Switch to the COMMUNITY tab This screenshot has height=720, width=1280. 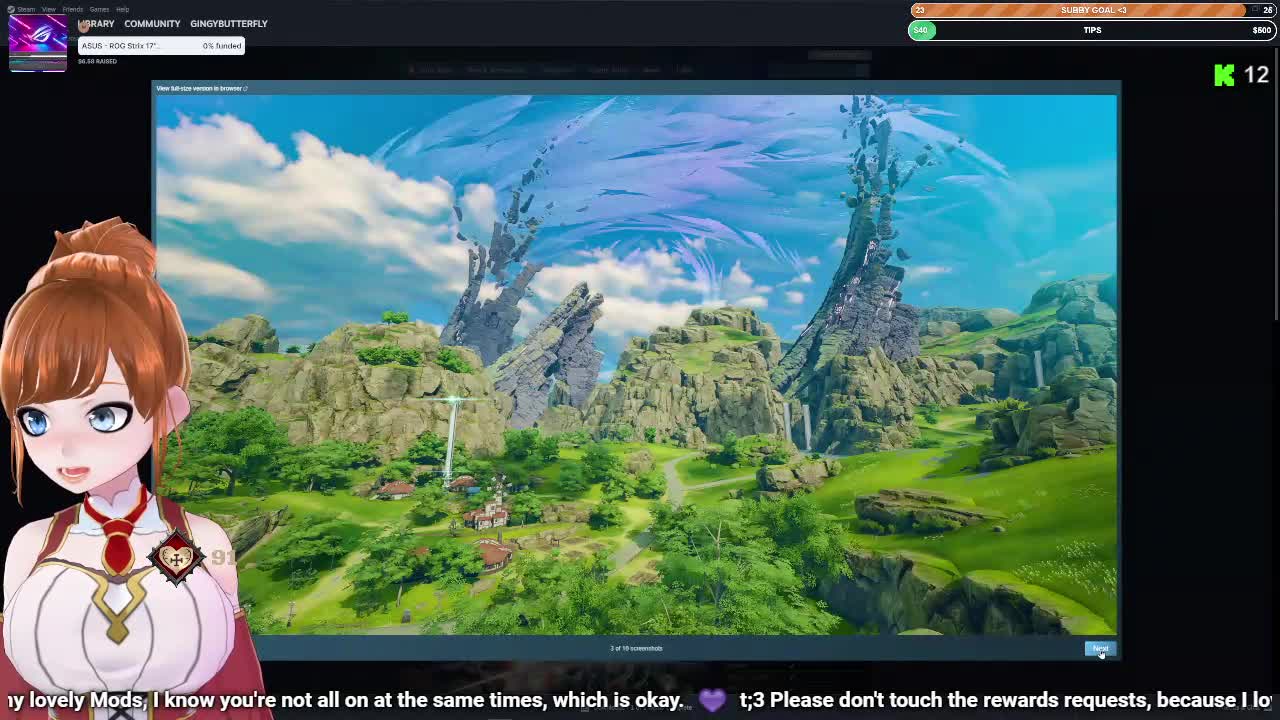coord(152,23)
